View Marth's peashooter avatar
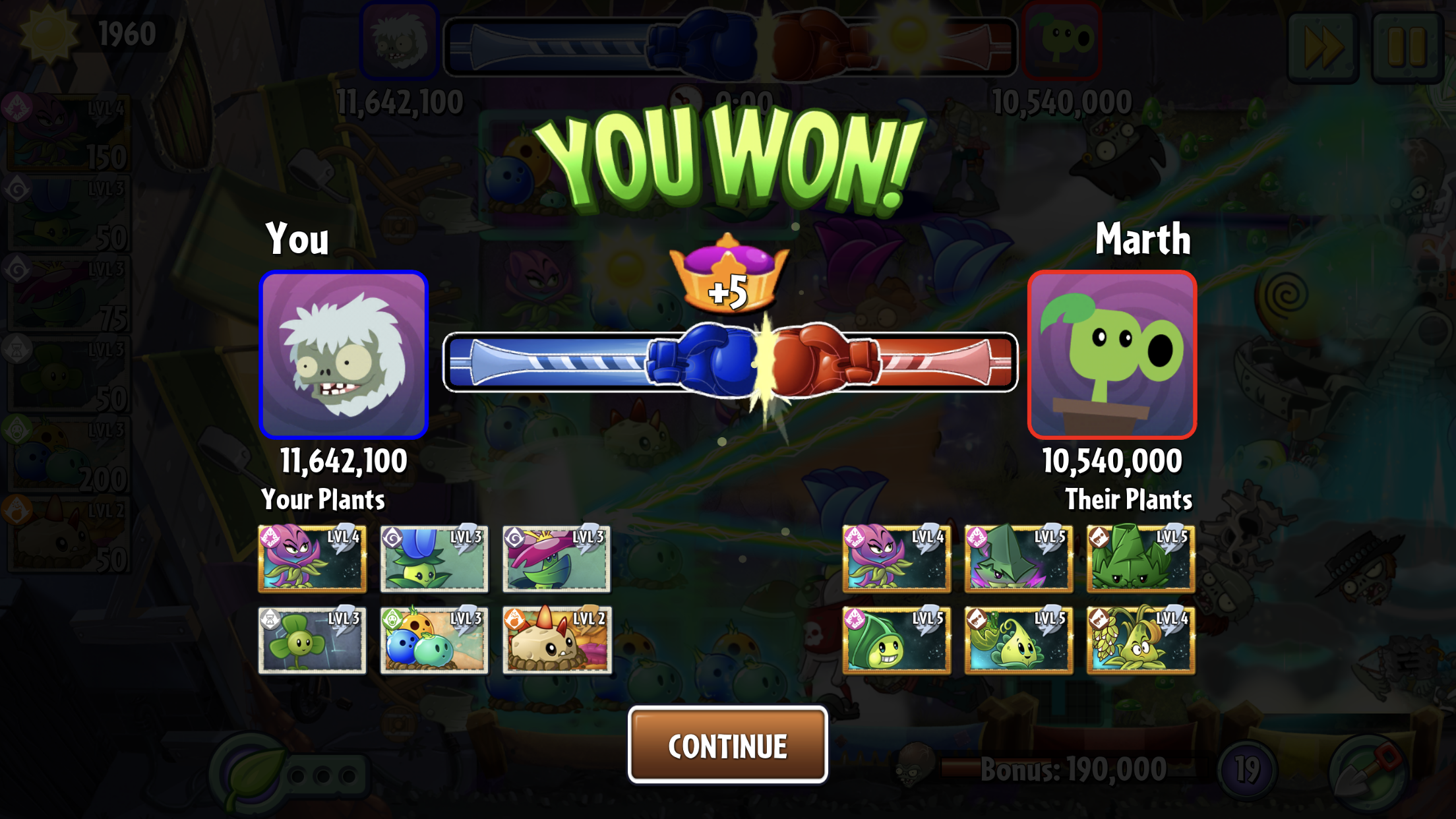The image size is (1456, 819). [1112, 355]
